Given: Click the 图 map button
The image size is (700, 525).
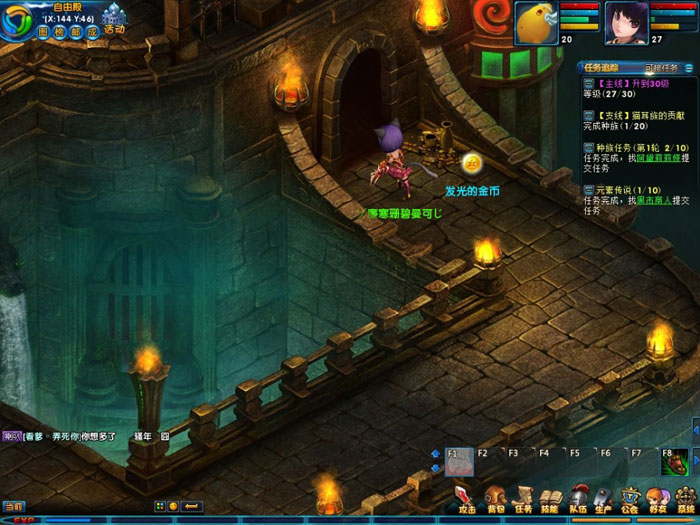Looking at the screenshot, I should 44,31.
